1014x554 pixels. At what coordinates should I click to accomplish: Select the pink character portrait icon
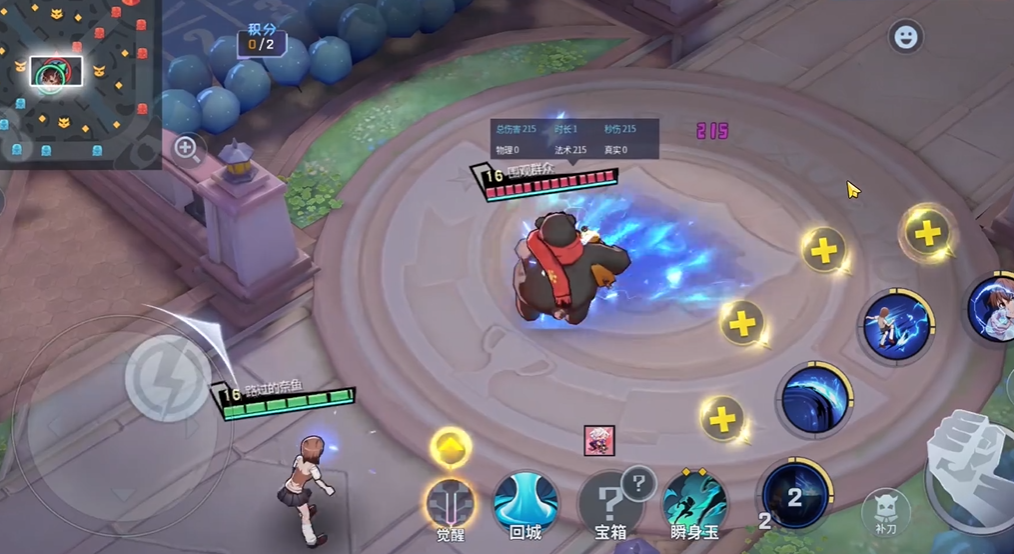pyautogui.click(x=599, y=440)
